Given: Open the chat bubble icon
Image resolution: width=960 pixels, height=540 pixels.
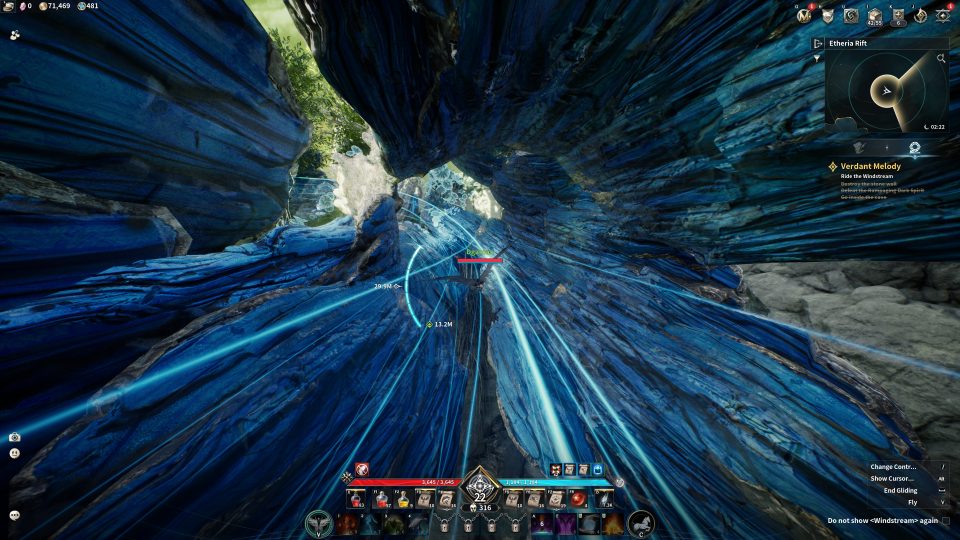Looking at the screenshot, I should 15,515.
